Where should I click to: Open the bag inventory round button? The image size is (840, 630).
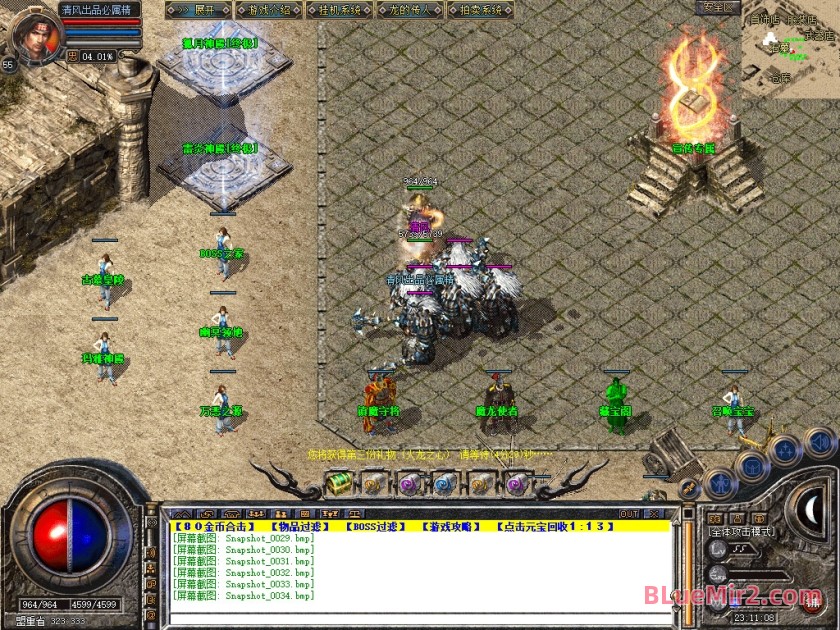point(752,467)
